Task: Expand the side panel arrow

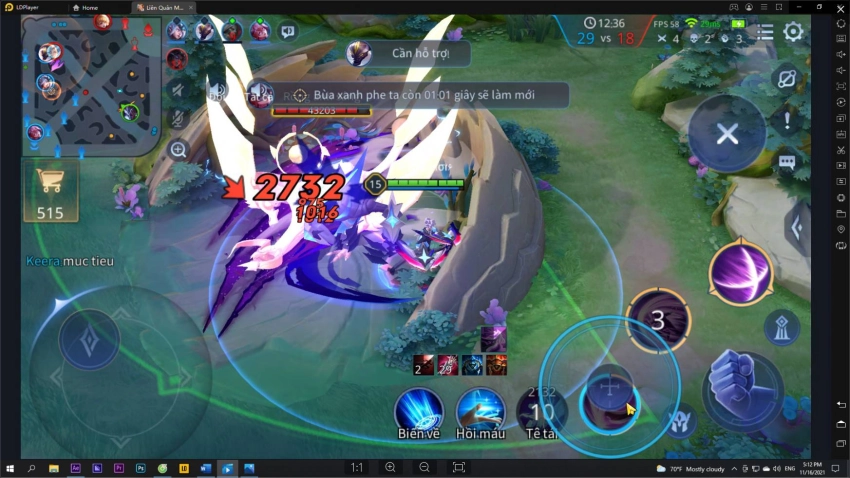Action: pyautogui.click(x=797, y=228)
